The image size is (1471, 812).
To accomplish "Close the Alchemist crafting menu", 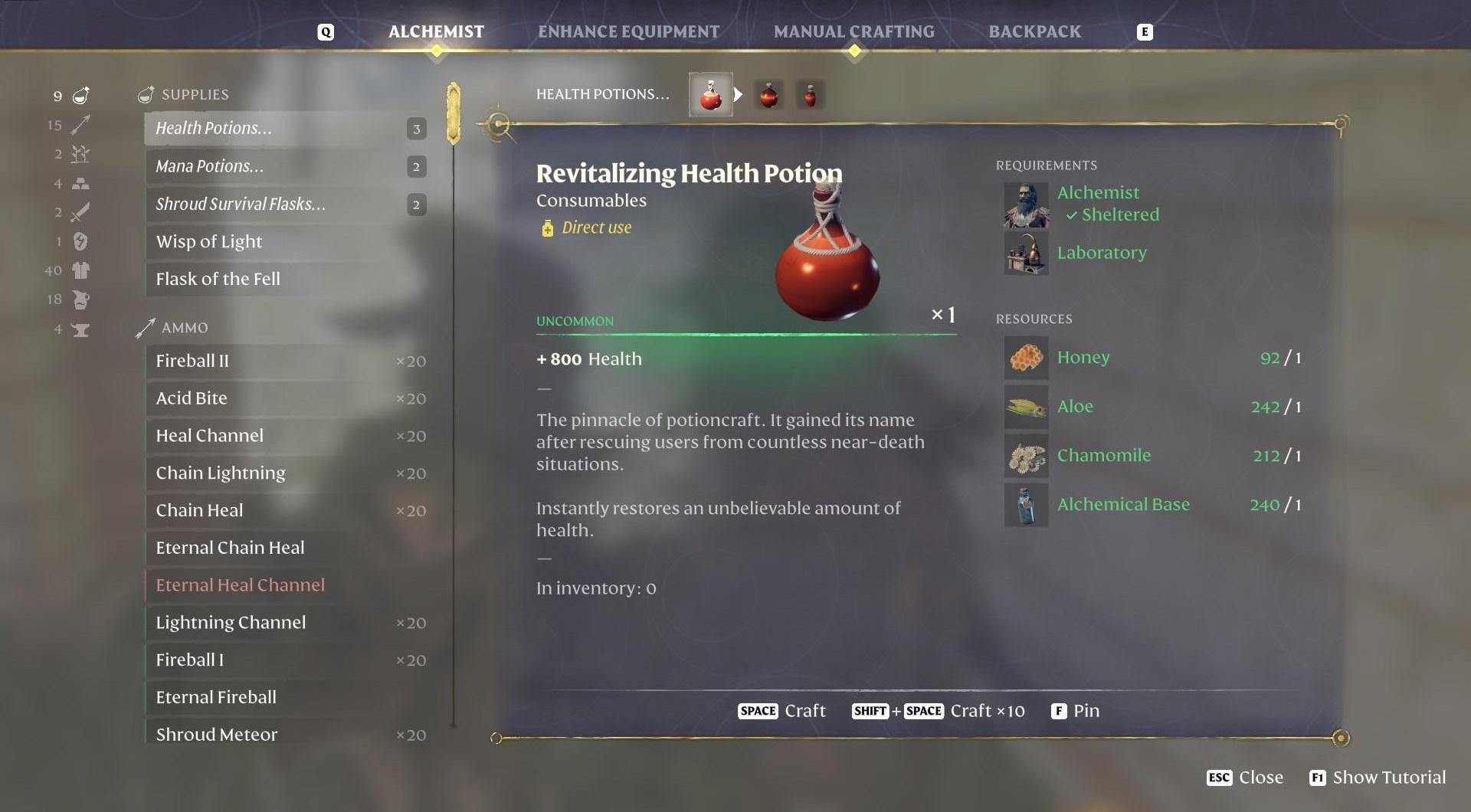I will (x=1245, y=778).
